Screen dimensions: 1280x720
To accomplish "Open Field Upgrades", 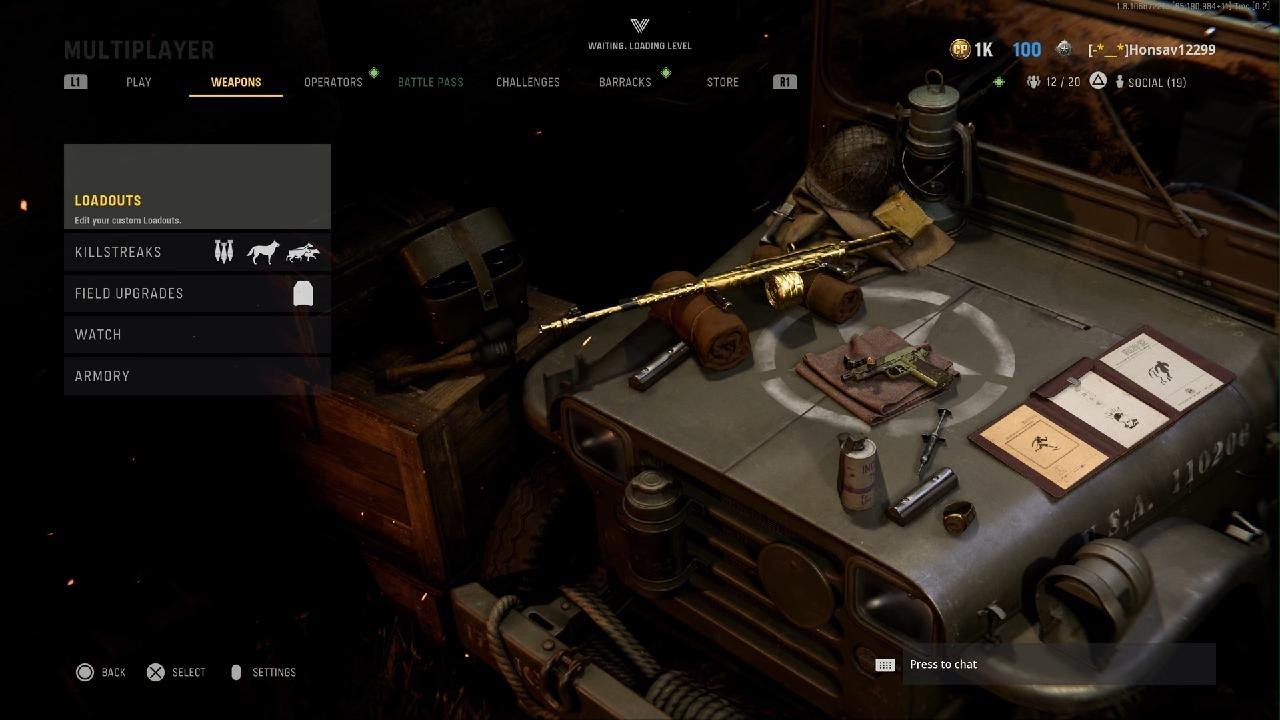I will pyautogui.click(x=197, y=293).
